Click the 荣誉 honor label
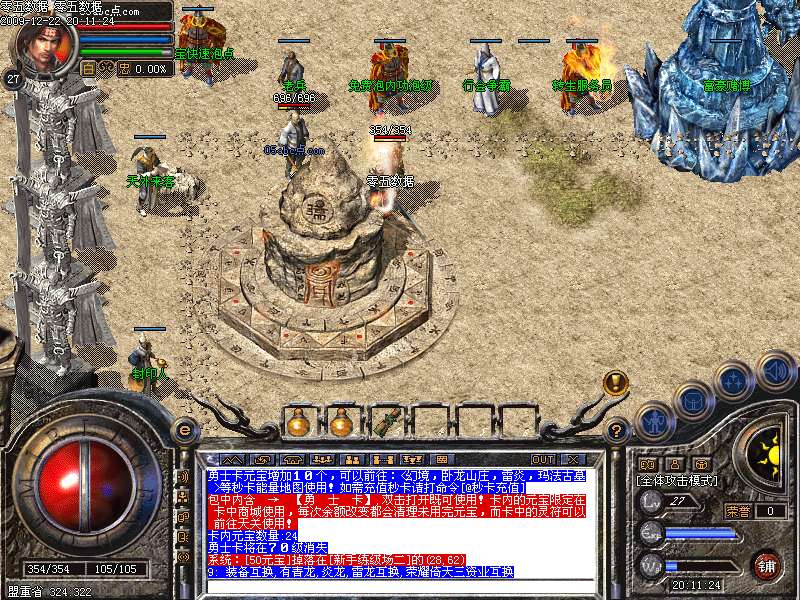 click(x=738, y=511)
